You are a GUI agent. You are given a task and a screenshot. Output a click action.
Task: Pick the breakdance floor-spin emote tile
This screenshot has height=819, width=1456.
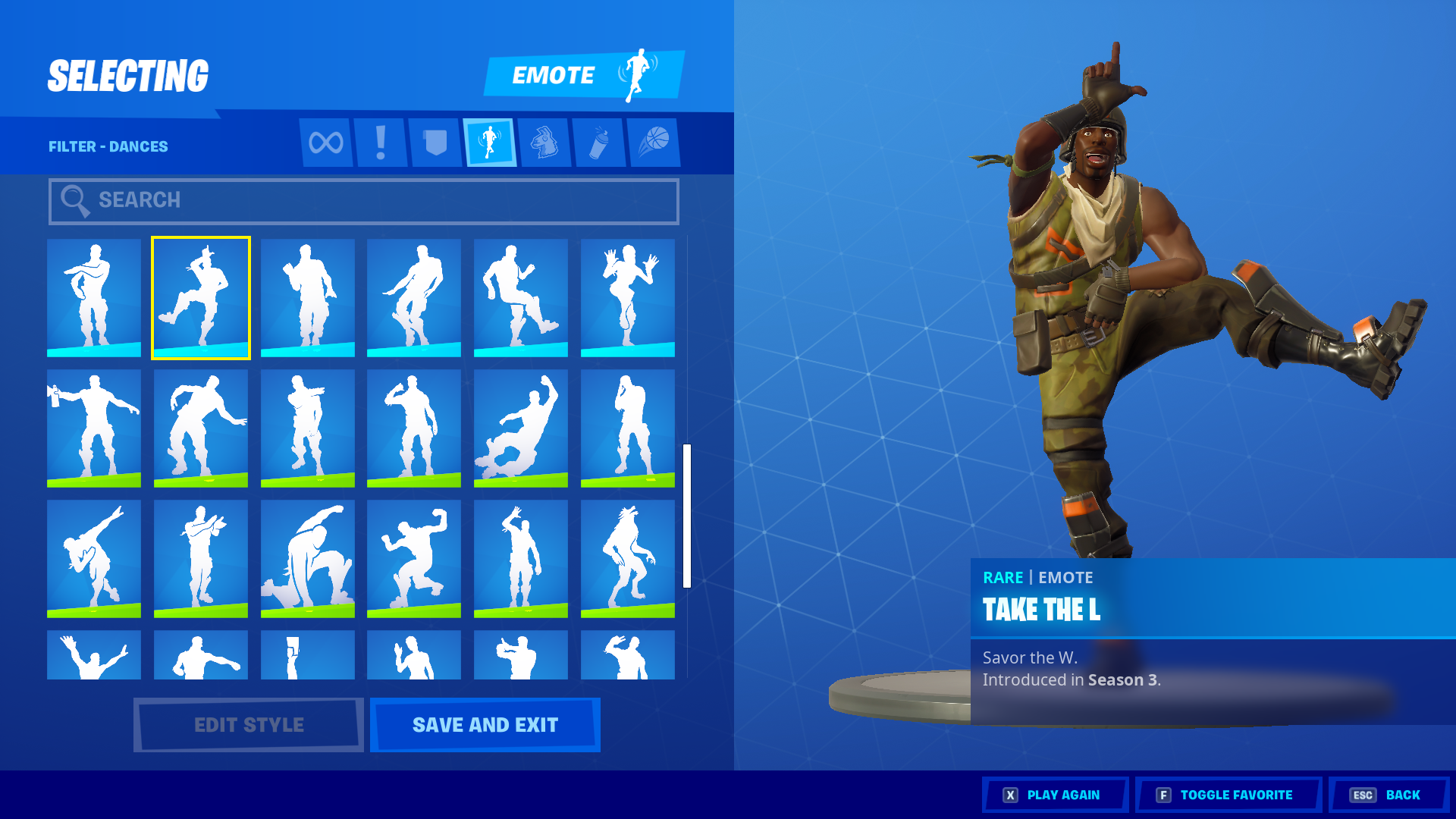521,428
